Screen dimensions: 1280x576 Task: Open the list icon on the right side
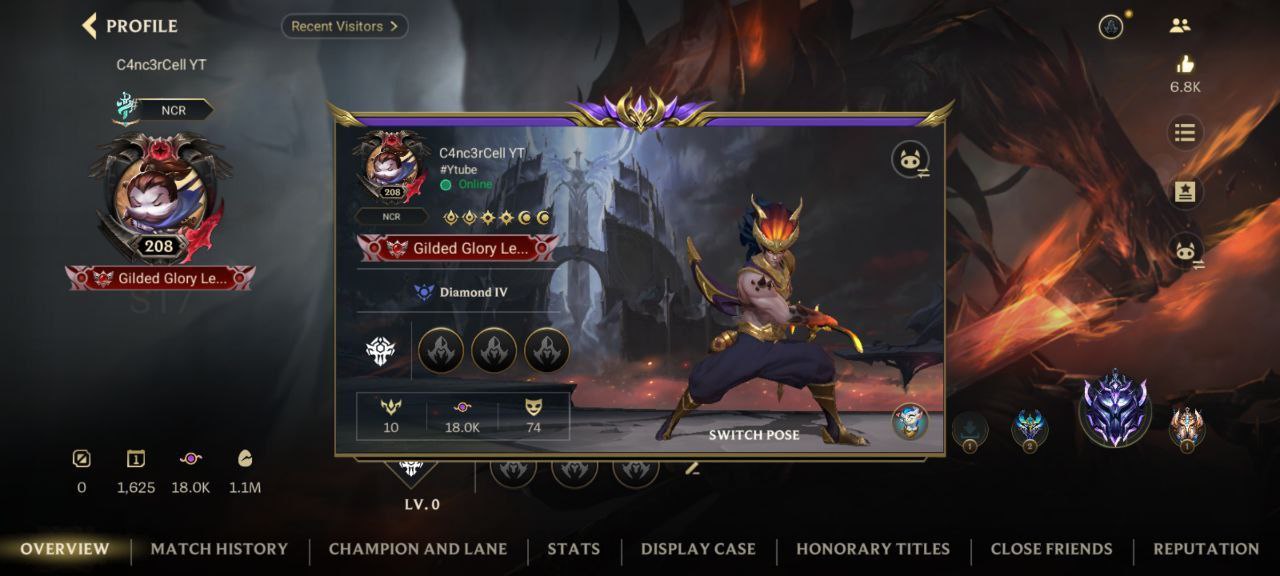pyautogui.click(x=1185, y=132)
